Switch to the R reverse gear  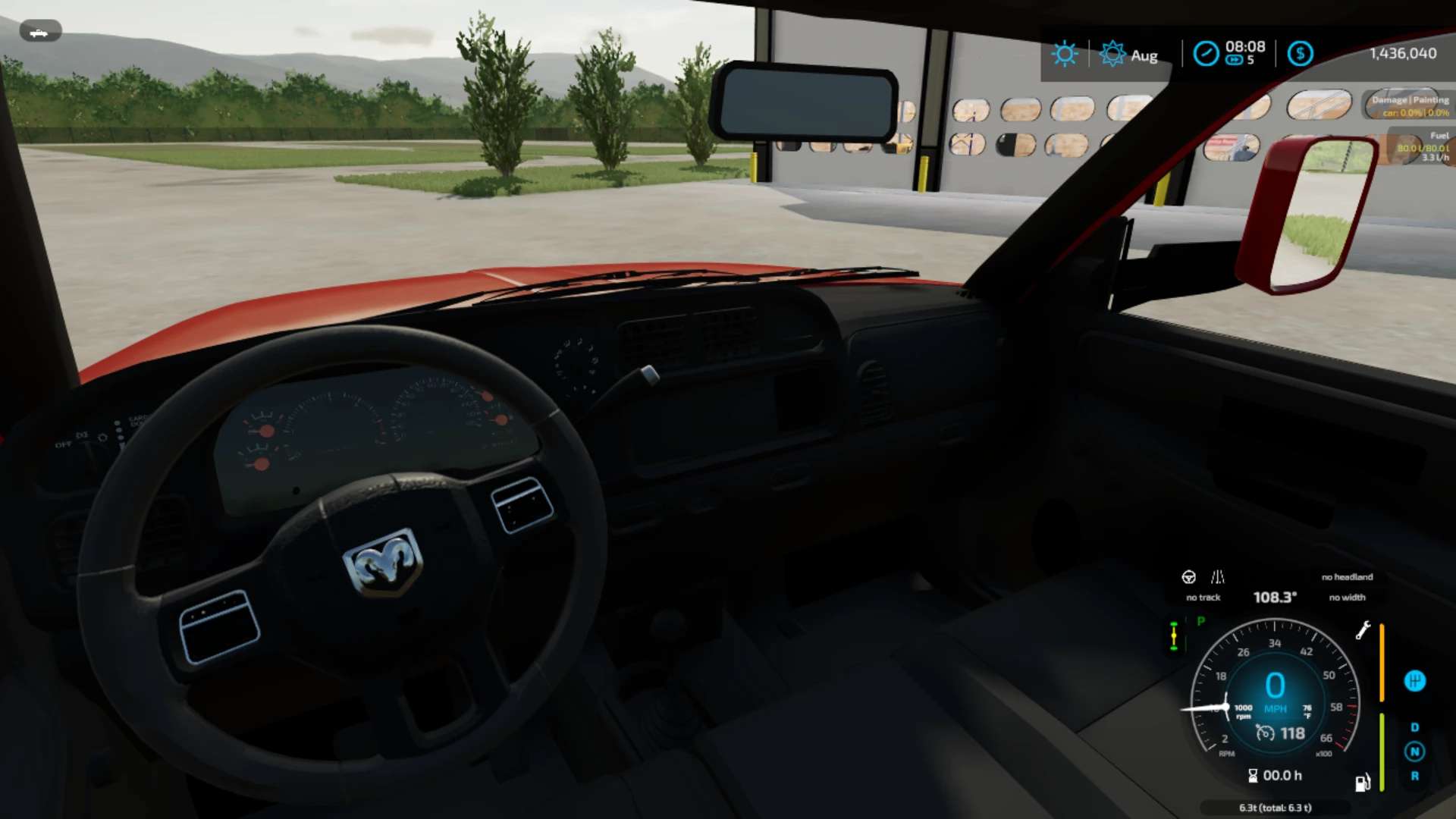click(1414, 776)
